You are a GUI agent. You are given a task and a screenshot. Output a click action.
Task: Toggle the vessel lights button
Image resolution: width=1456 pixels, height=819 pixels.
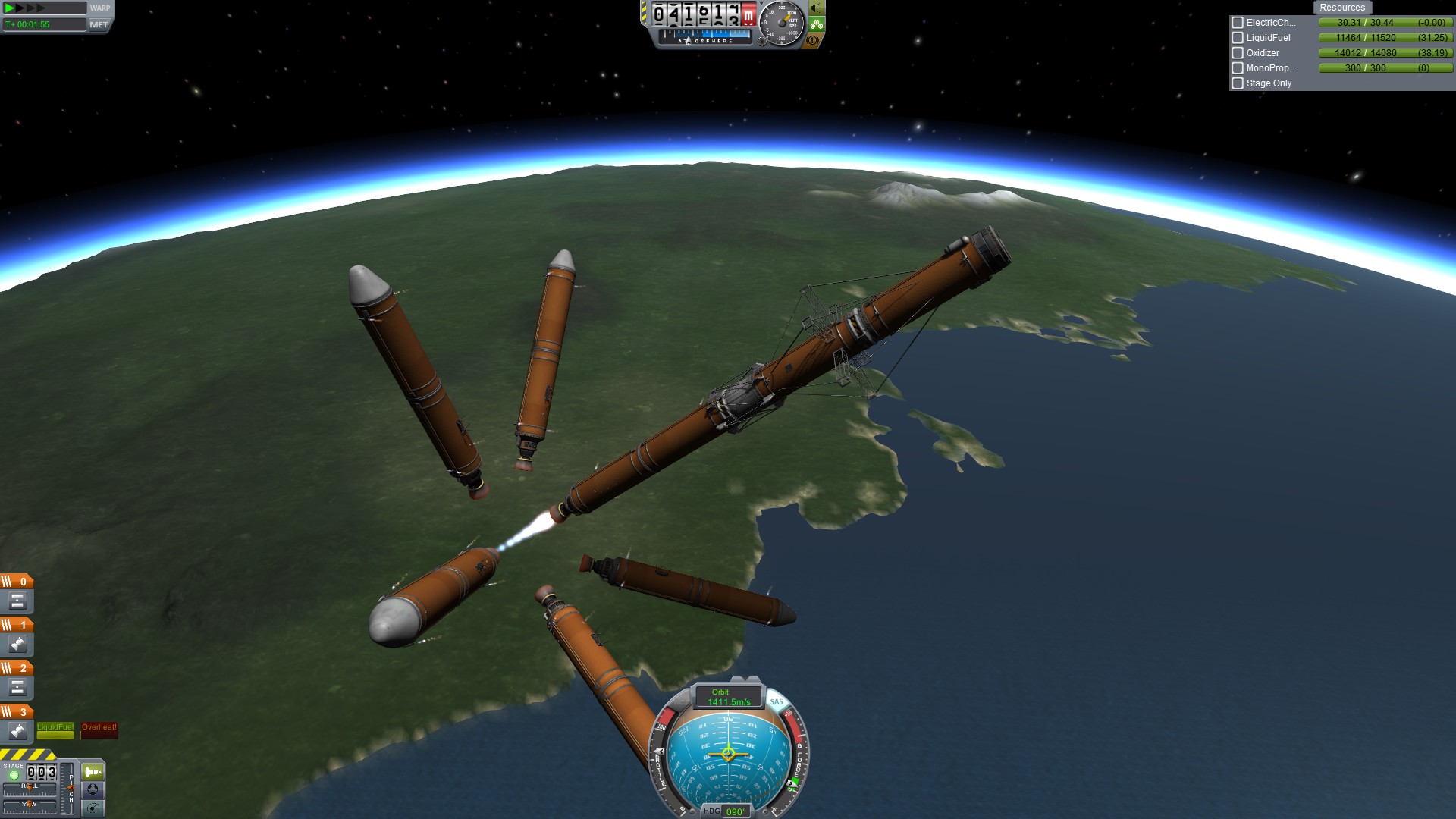pyautogui.click(x=817, y=8)
